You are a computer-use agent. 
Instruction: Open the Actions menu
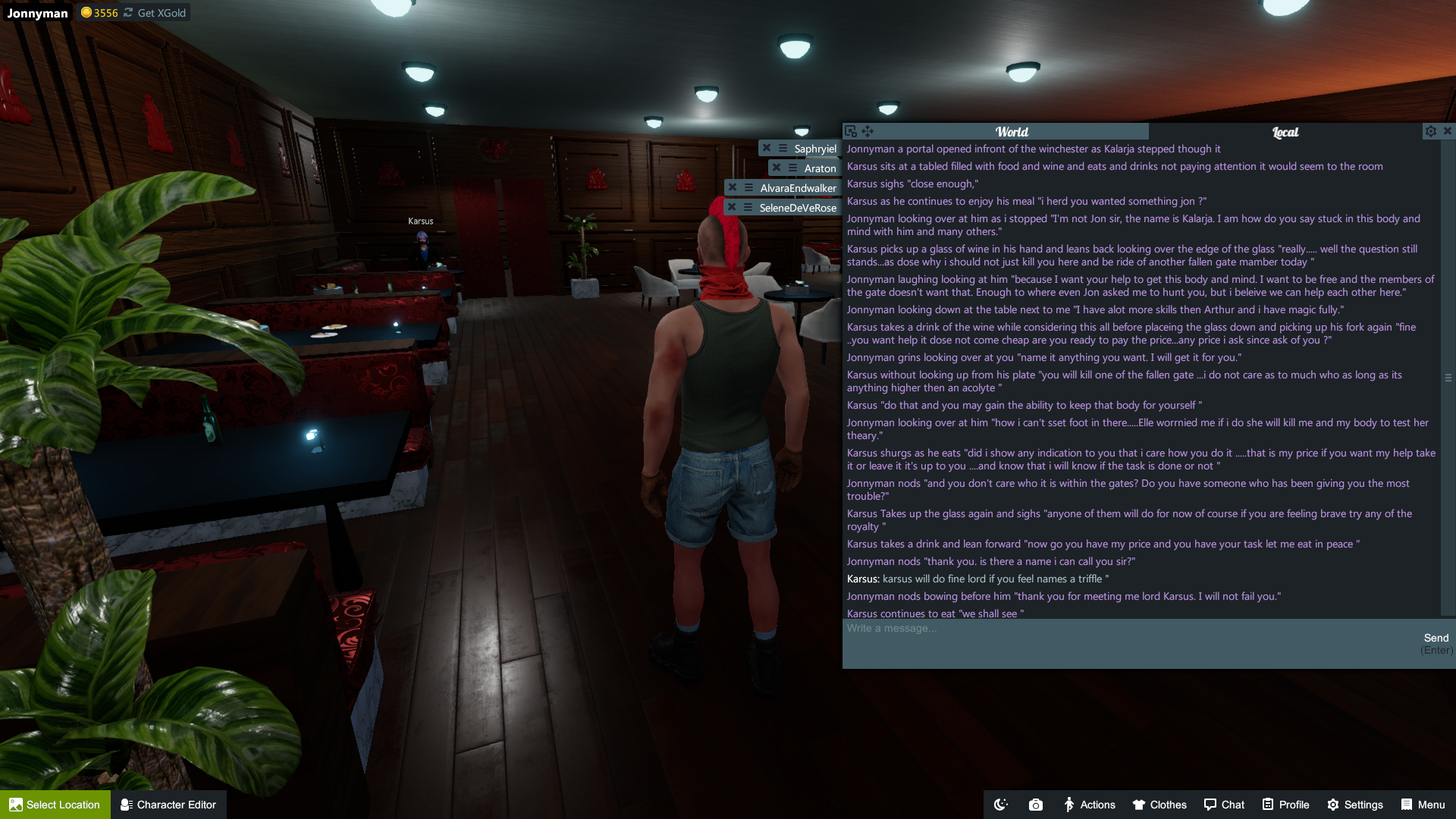pos(1090,805)
